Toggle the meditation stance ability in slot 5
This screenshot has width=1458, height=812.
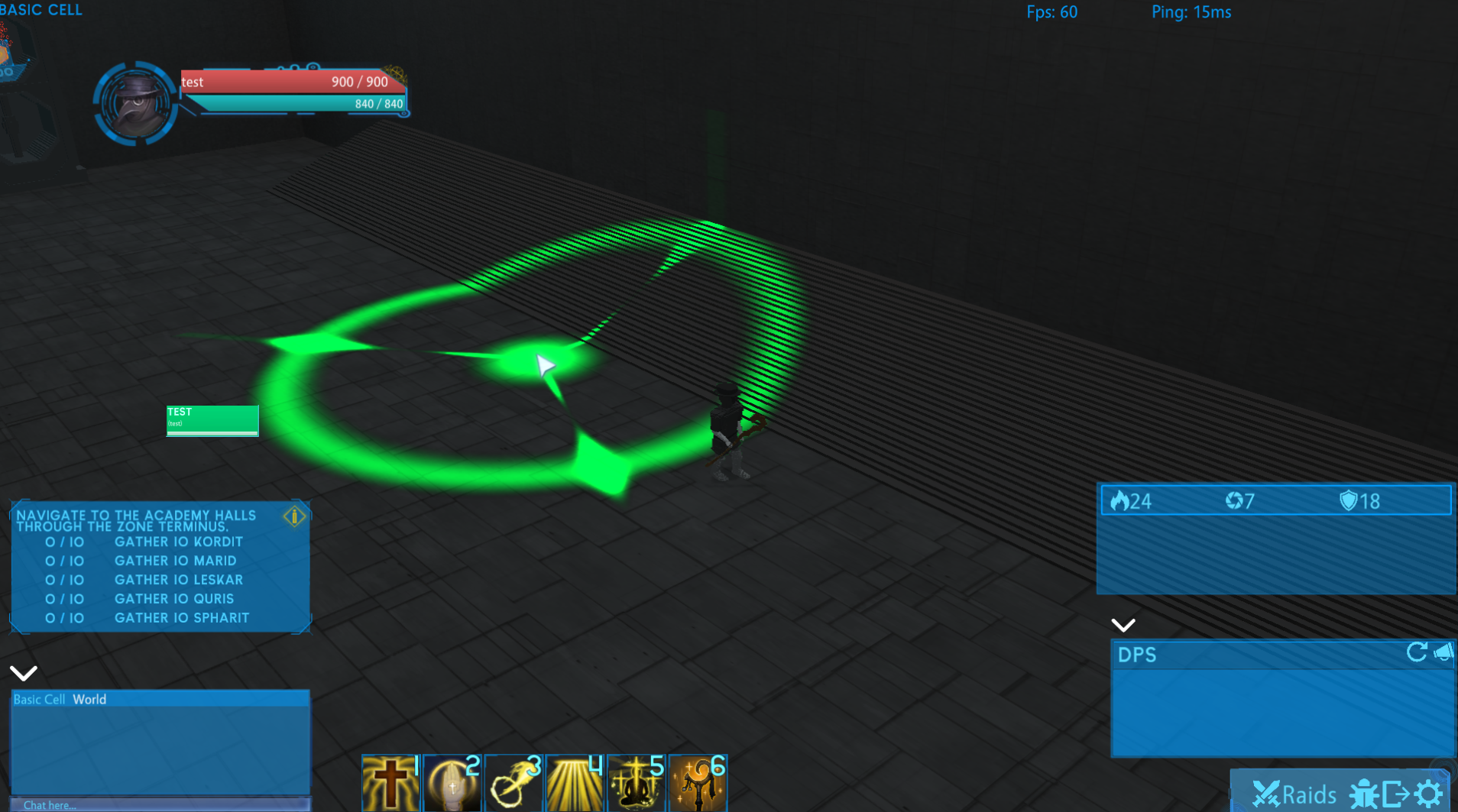tap(637, 783)
